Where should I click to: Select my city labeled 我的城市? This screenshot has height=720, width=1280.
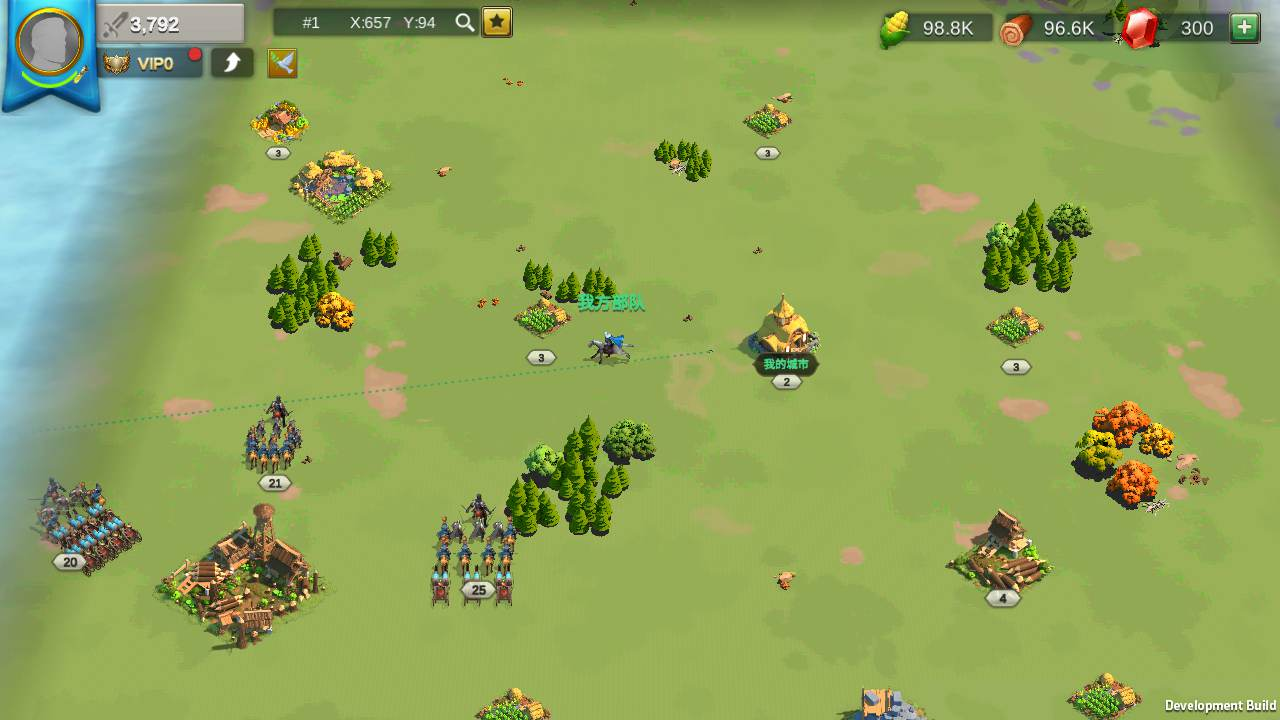click(785, 332)
